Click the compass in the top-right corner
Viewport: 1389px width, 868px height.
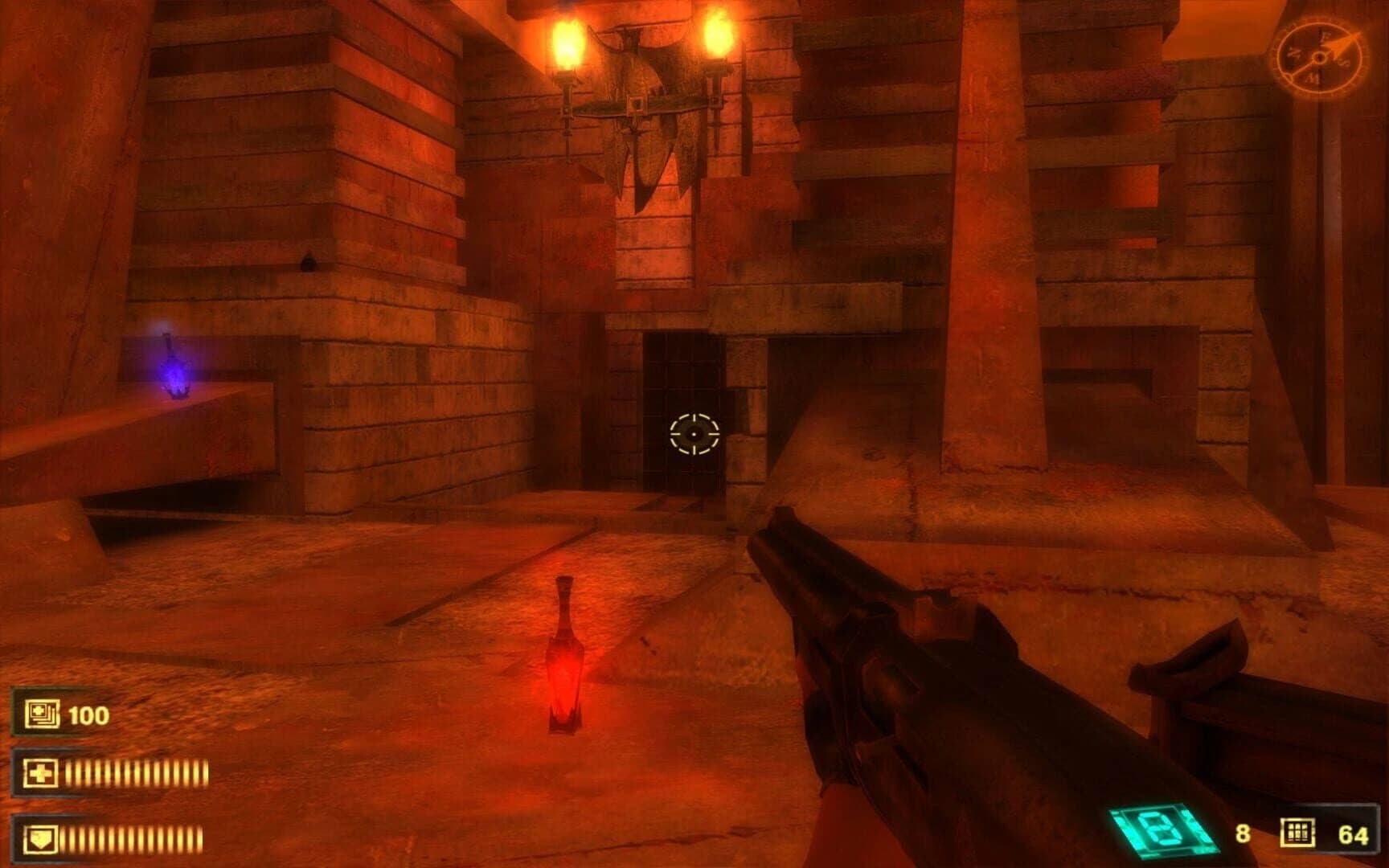(x=1319, y=57)
